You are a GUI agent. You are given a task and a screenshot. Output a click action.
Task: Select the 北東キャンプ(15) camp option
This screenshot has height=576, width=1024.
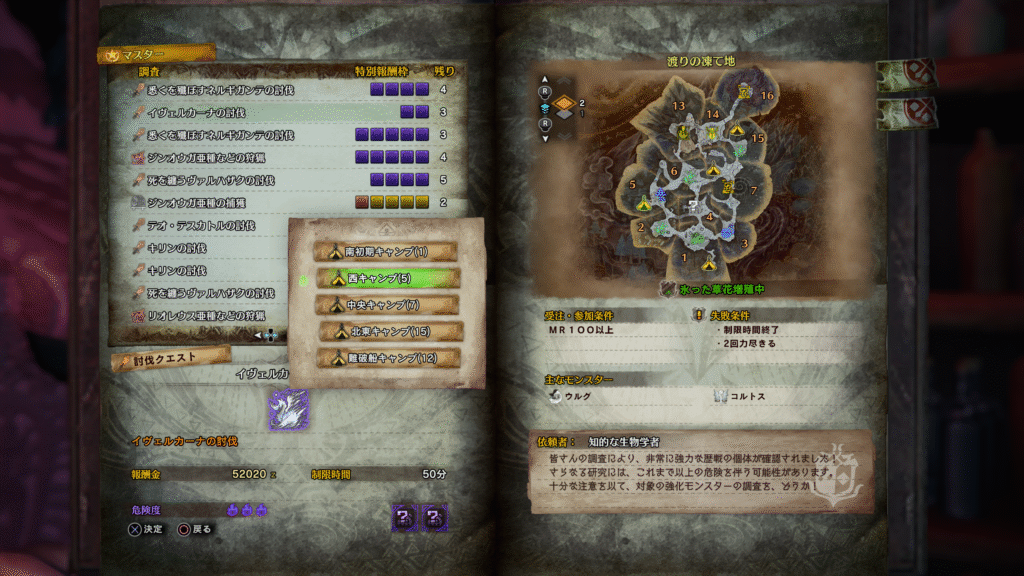[390, 331]
